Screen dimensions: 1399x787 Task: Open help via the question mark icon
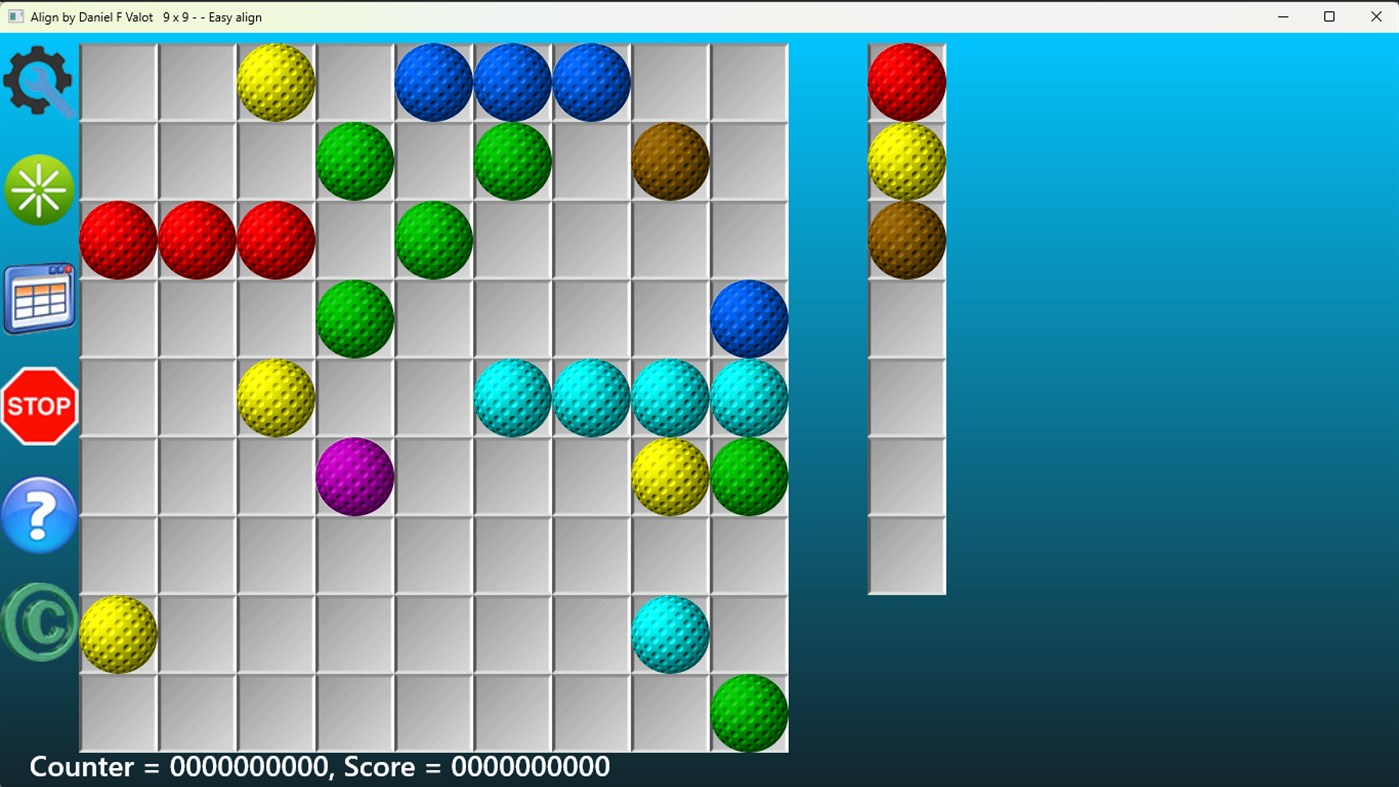click(40, 514)
